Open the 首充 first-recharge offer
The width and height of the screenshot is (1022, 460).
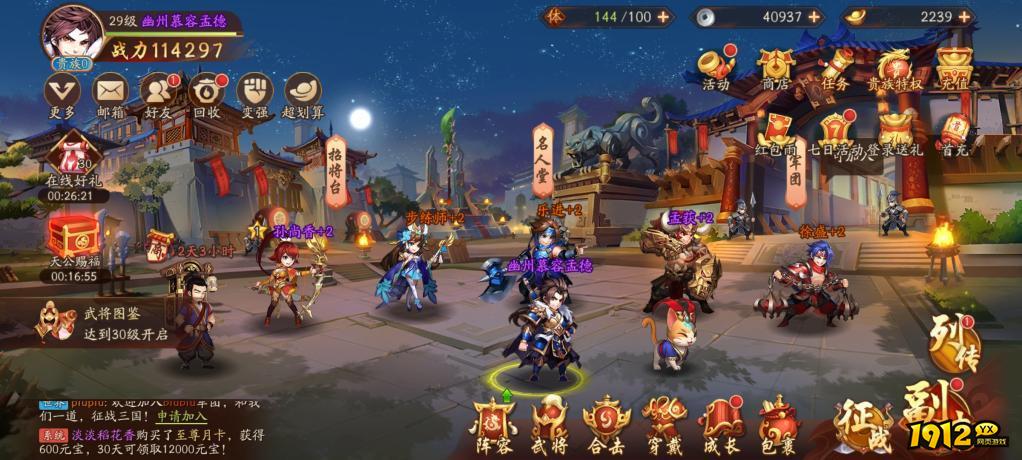tap(955, 132)
